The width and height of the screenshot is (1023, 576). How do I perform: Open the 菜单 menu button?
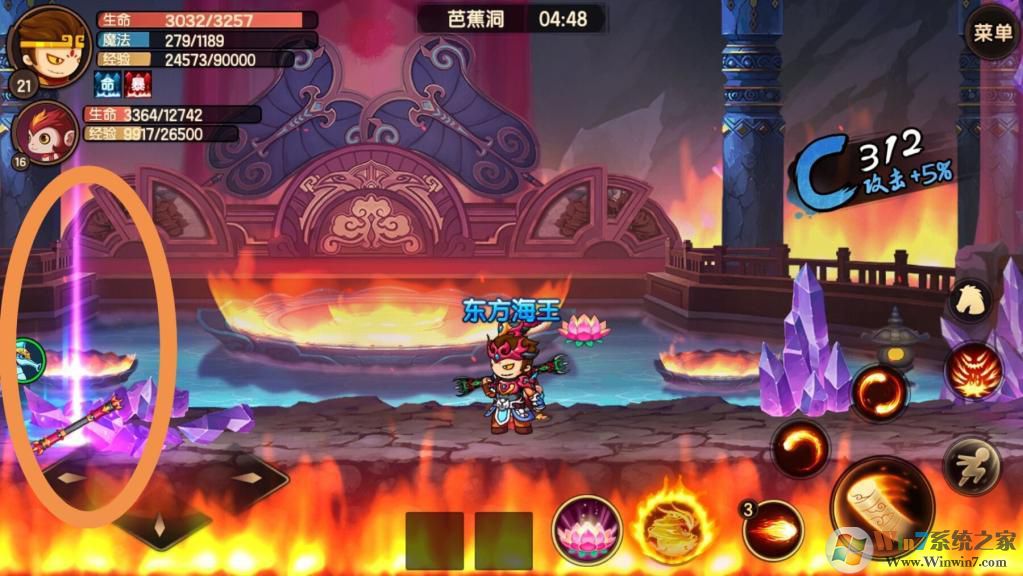(x=992, y=33)
